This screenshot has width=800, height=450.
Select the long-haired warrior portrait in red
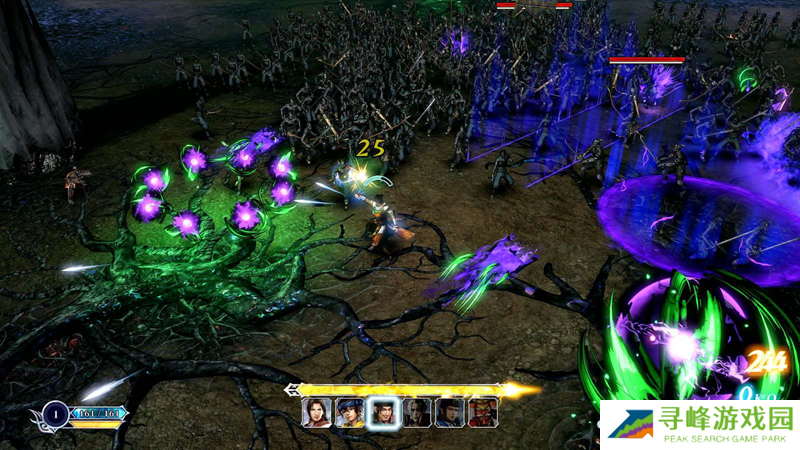(x=316, y=412)
